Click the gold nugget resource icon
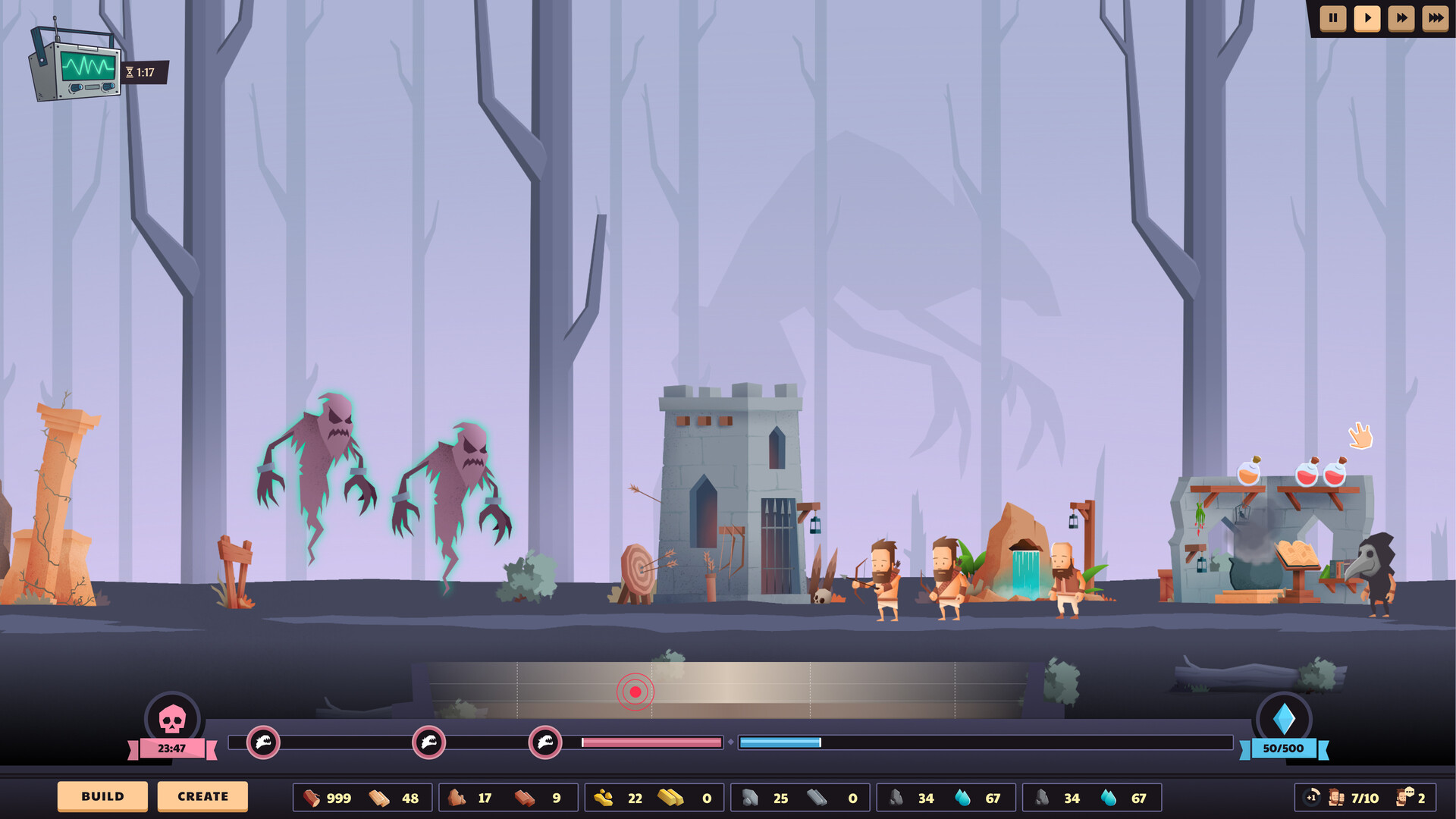The width and height of the screenshot is (1456, 819). 604,798
